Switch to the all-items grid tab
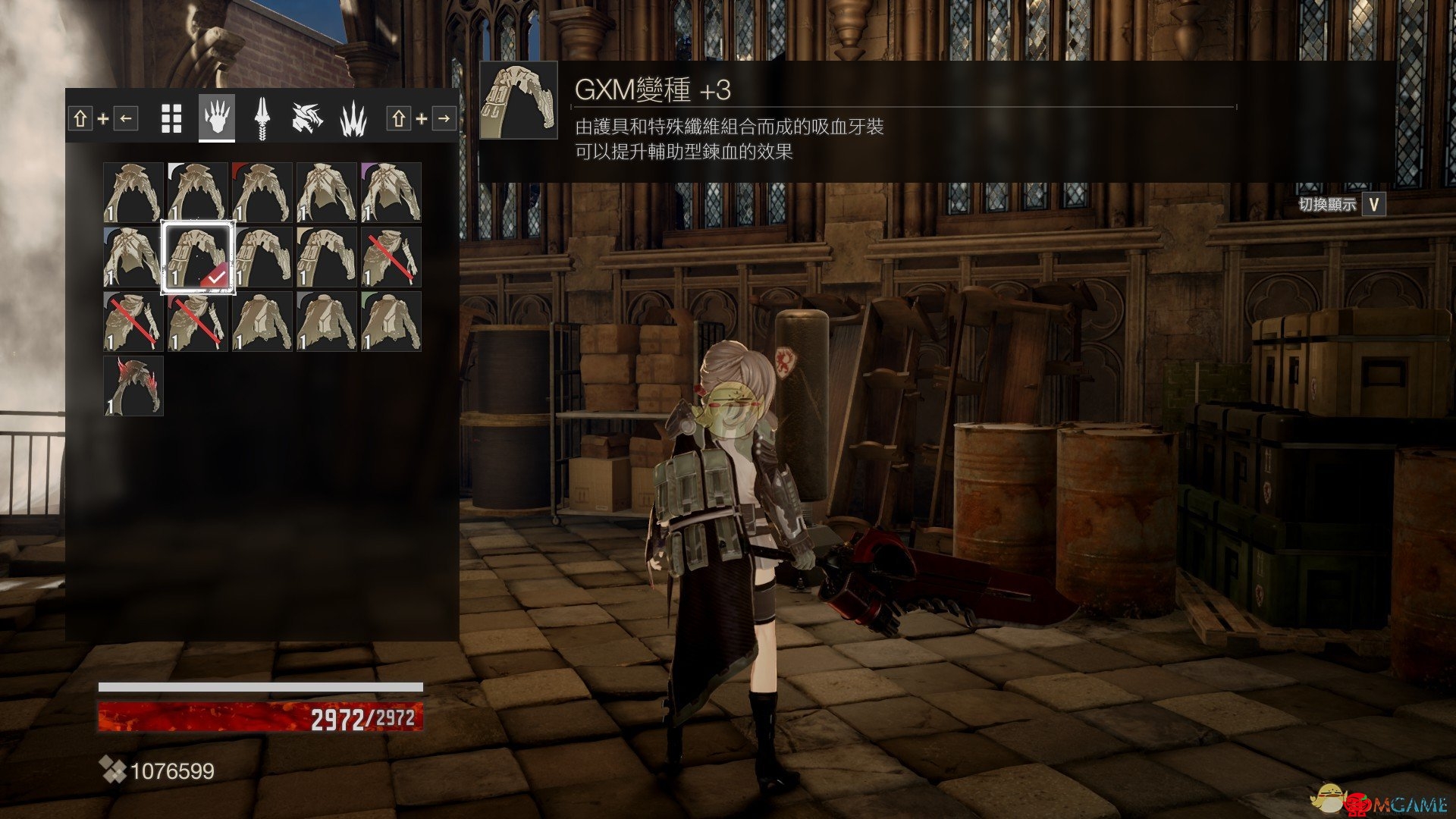The image size is (1456, 819). (x=172, y=119)
